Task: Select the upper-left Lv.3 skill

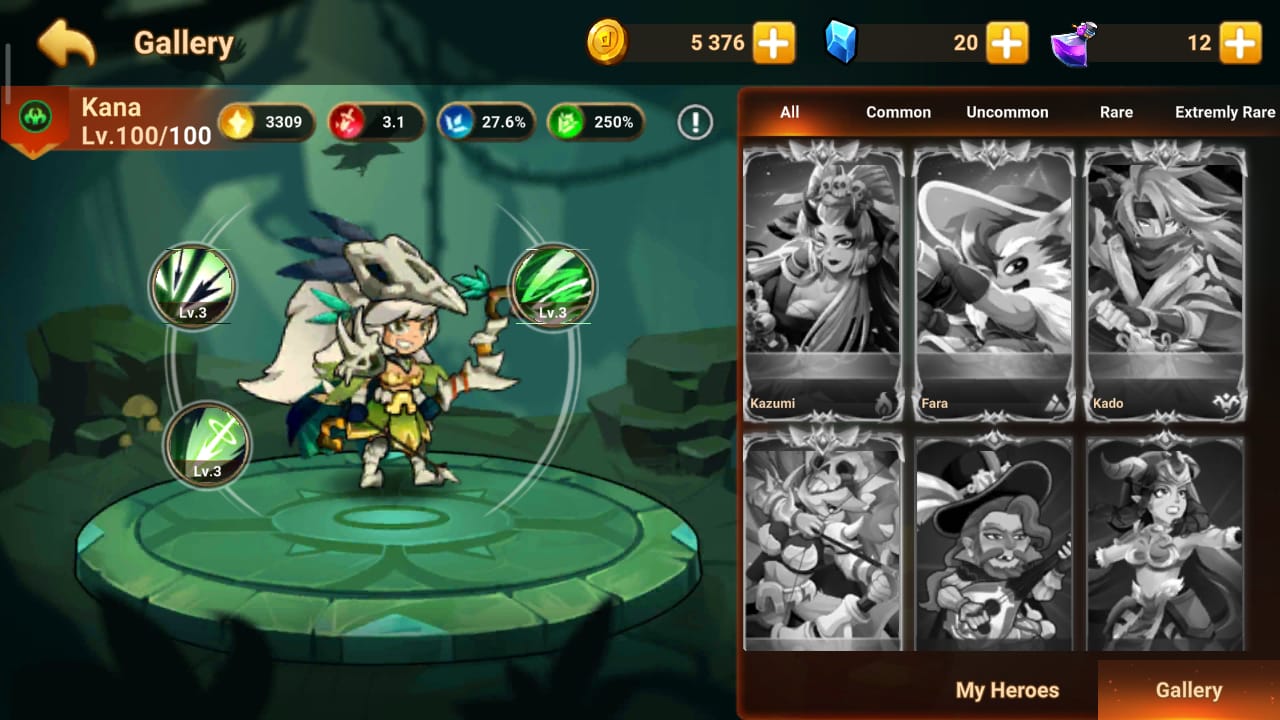Action: pos(192,288)
